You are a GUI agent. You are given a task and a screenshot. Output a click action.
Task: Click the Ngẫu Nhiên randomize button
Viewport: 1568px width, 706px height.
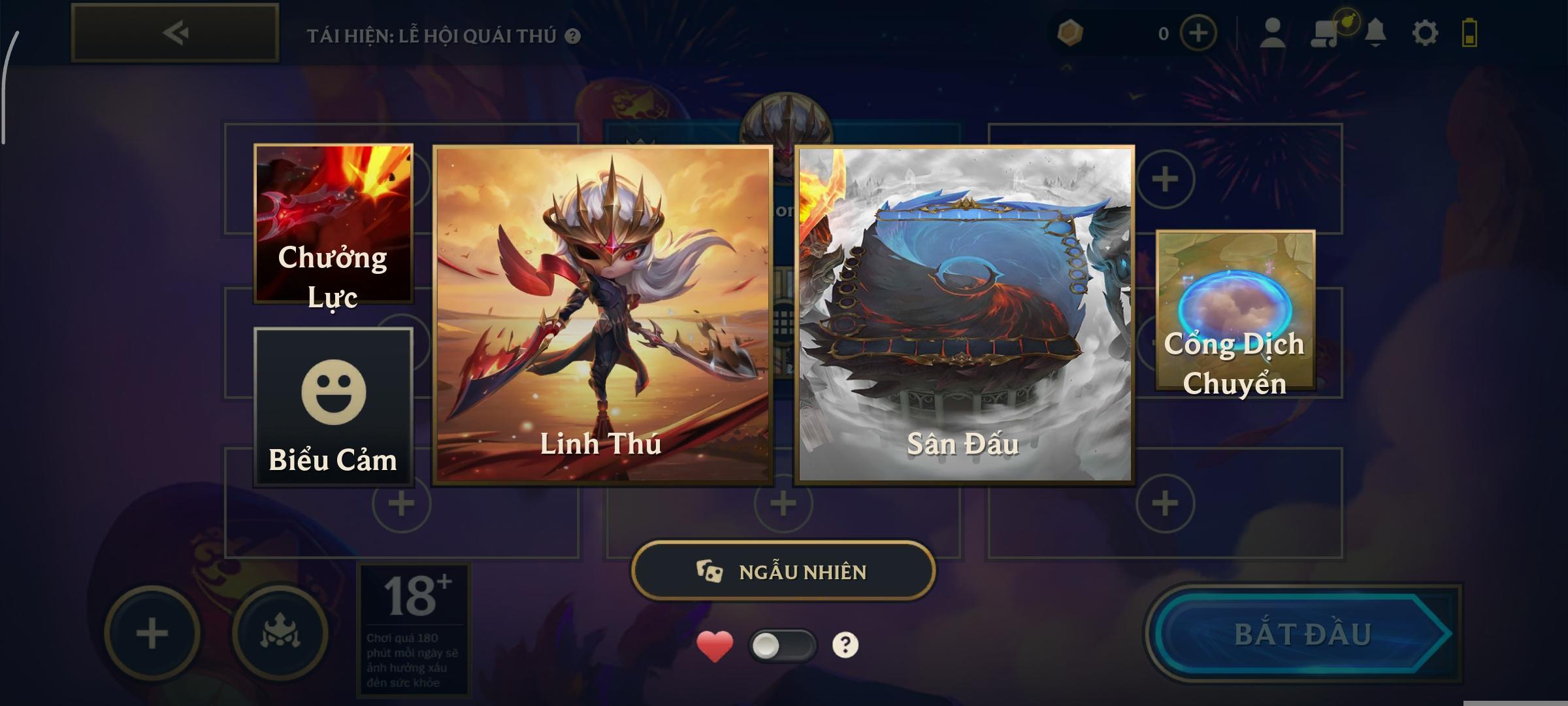click(783, 571)
